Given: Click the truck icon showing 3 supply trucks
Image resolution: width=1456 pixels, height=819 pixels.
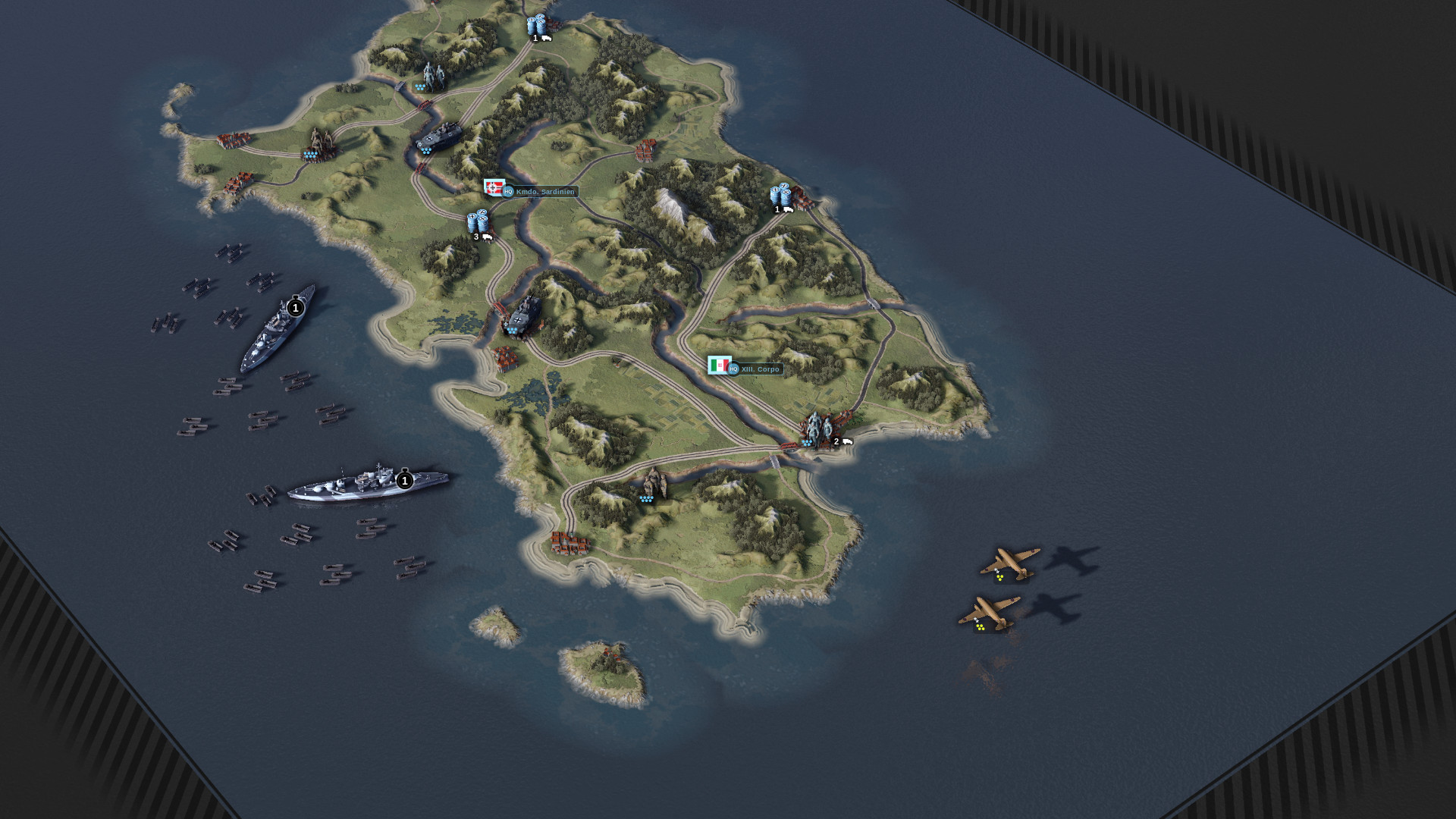Looking at the screenshot, I should (x=489, y=237).
